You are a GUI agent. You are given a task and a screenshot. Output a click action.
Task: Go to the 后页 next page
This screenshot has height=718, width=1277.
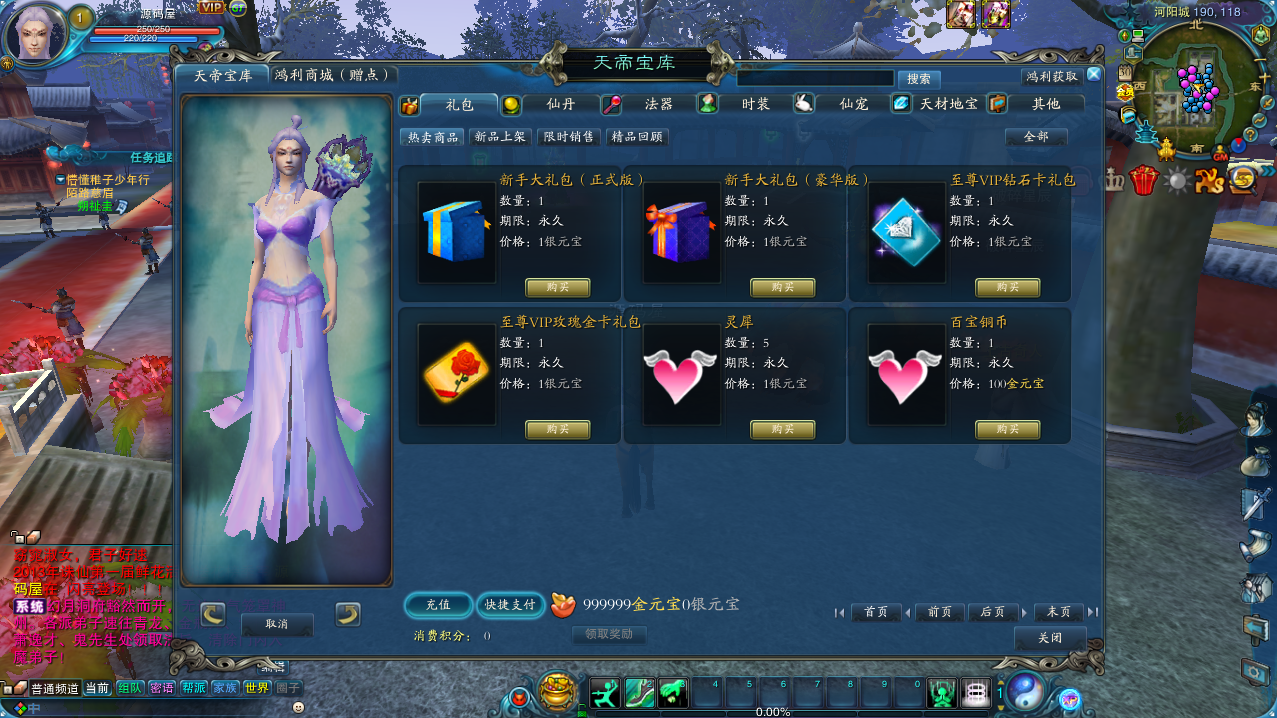coord(992,612)
